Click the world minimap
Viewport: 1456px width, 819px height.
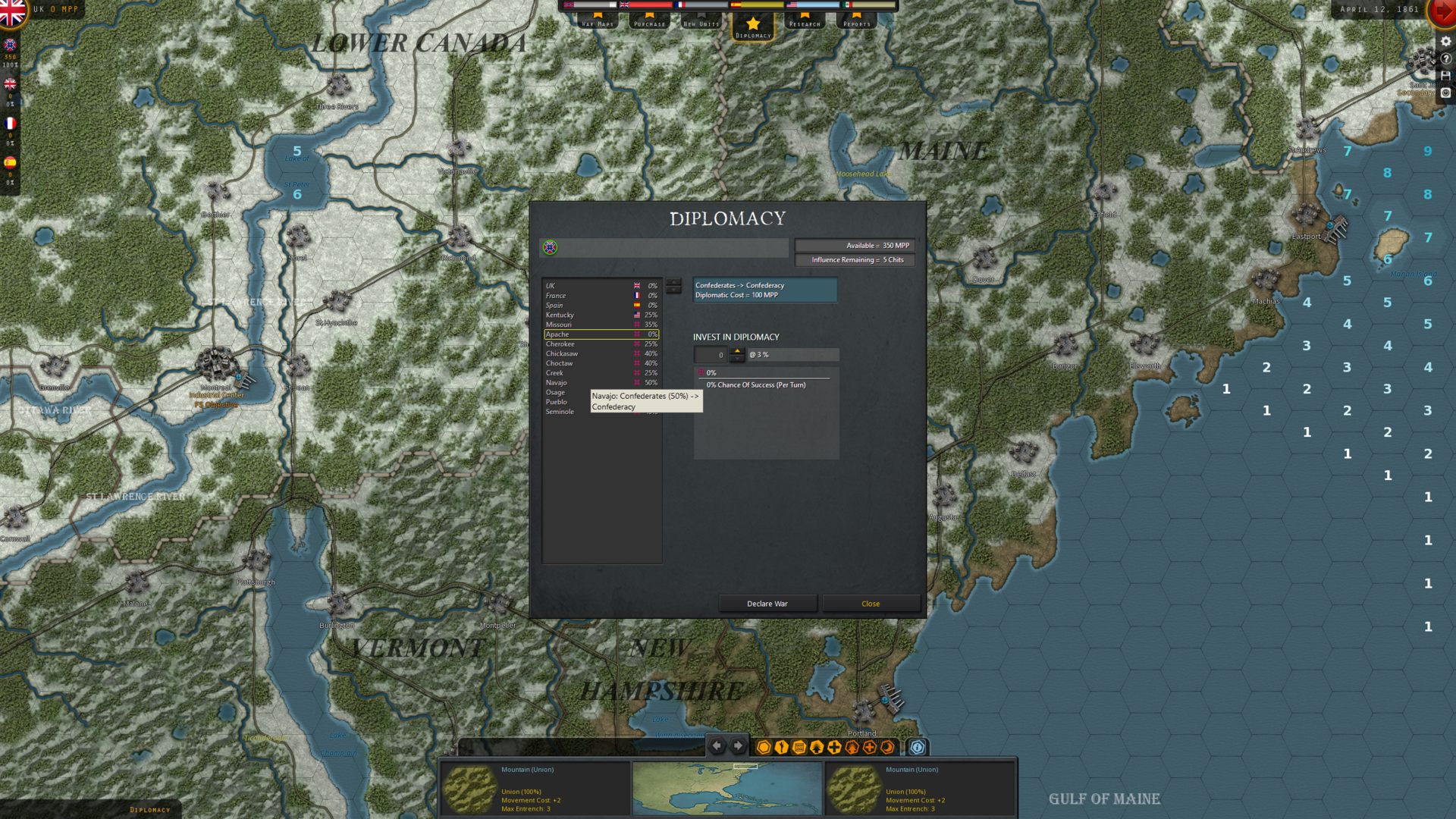727,789
